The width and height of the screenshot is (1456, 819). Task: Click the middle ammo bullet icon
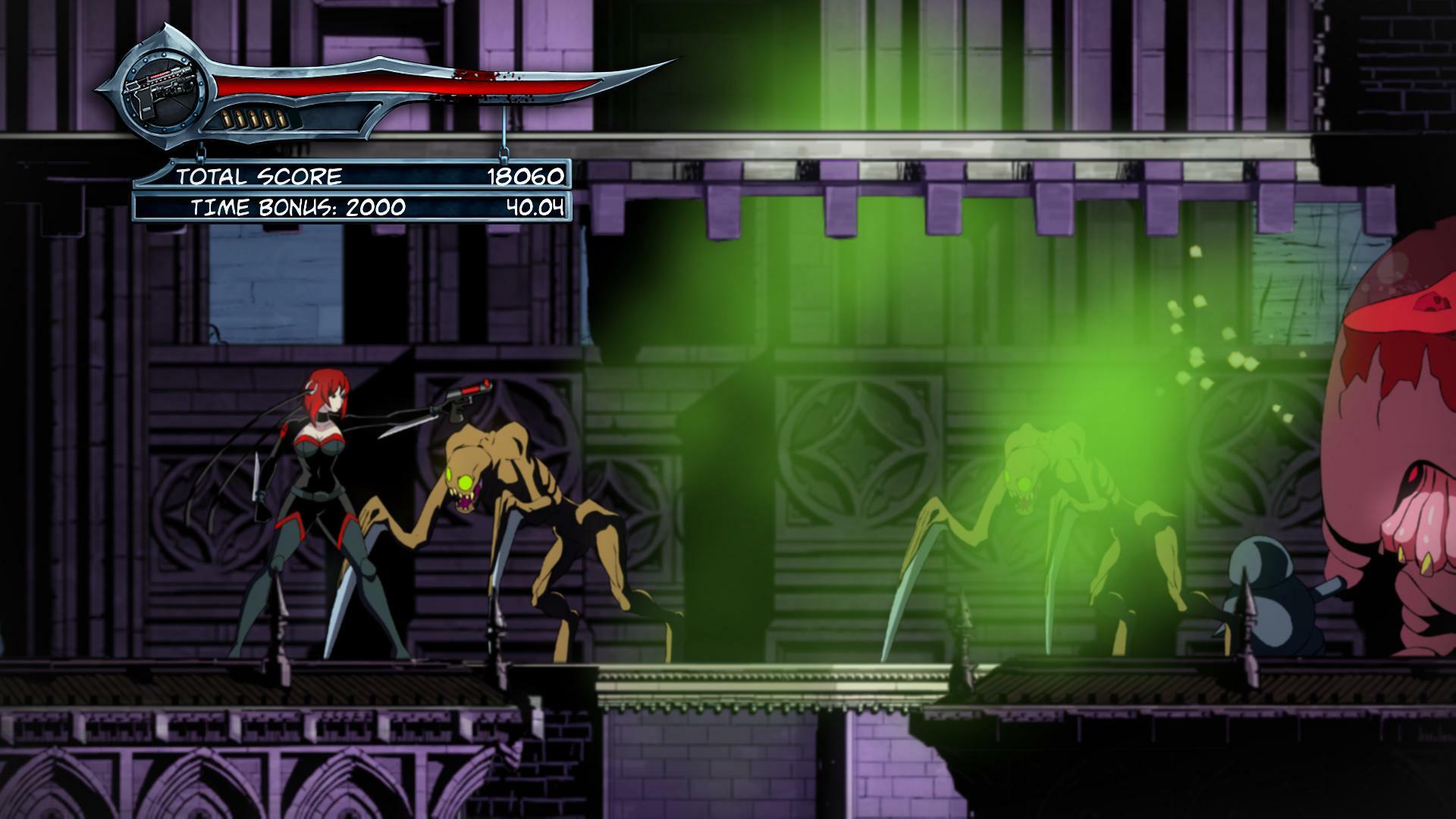click(x=253, y=118)
